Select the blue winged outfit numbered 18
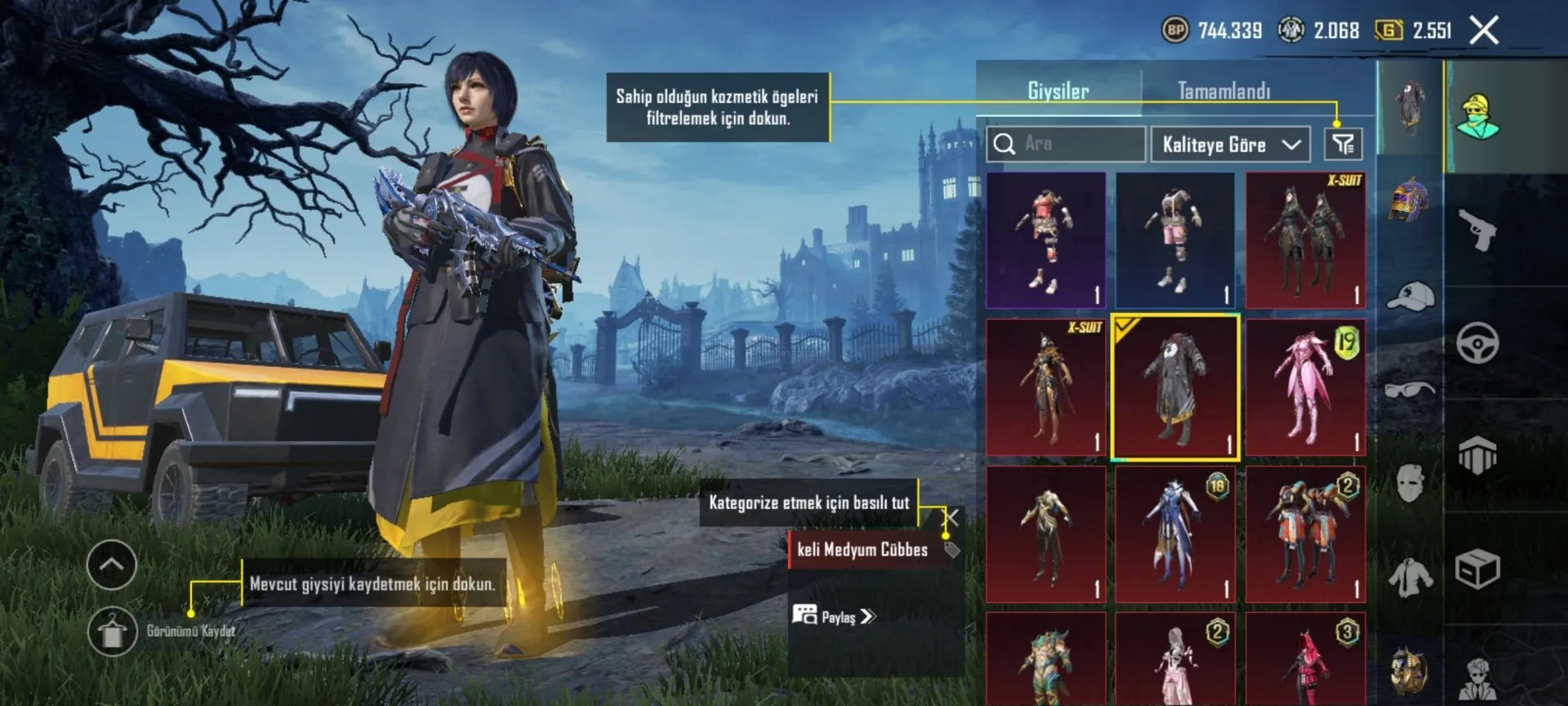Screen dimensions: 1568x706 tap(1175, 534)
